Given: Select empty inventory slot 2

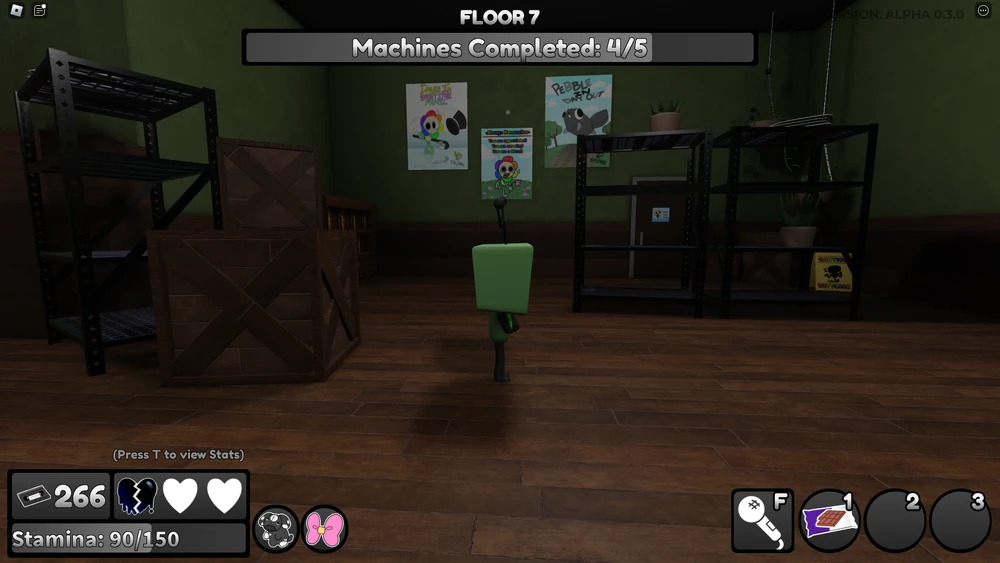Looking at the screenshot, I should [x=895, y=520].
